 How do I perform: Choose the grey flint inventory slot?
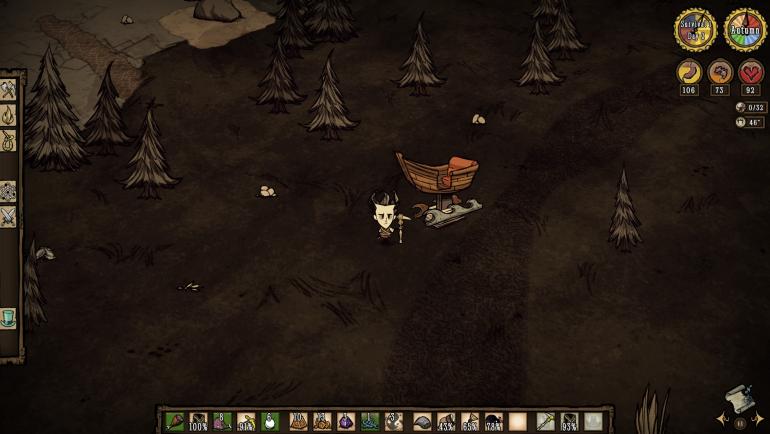click(422, 421)
